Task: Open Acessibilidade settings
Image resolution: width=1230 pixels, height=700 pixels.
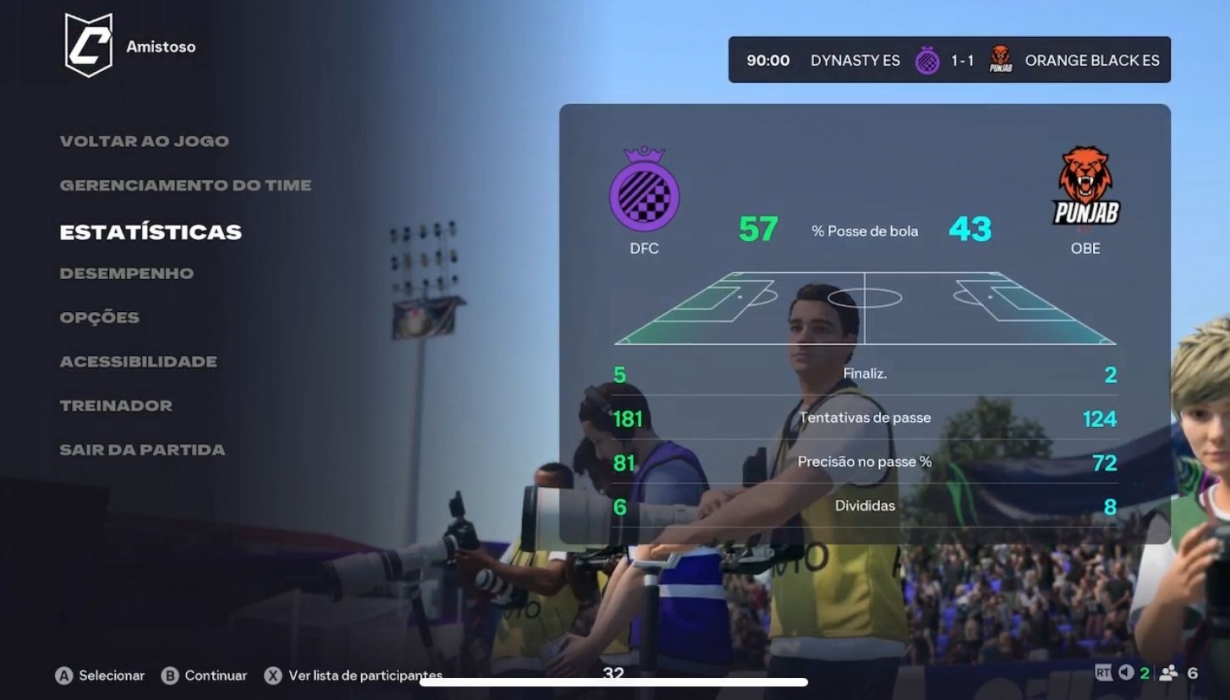Action: point(138,361)
